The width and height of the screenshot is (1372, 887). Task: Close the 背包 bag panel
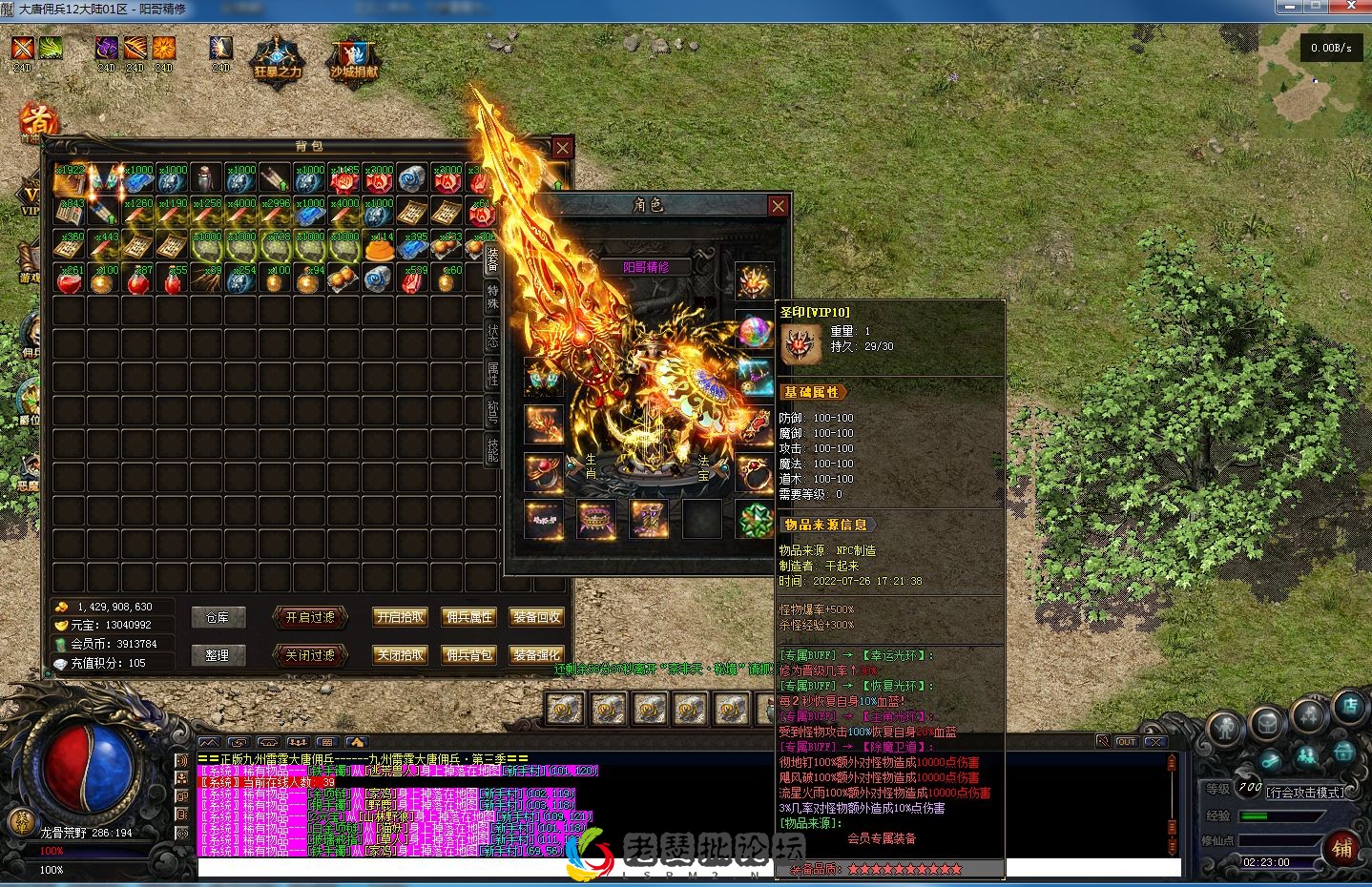(563, 148)
